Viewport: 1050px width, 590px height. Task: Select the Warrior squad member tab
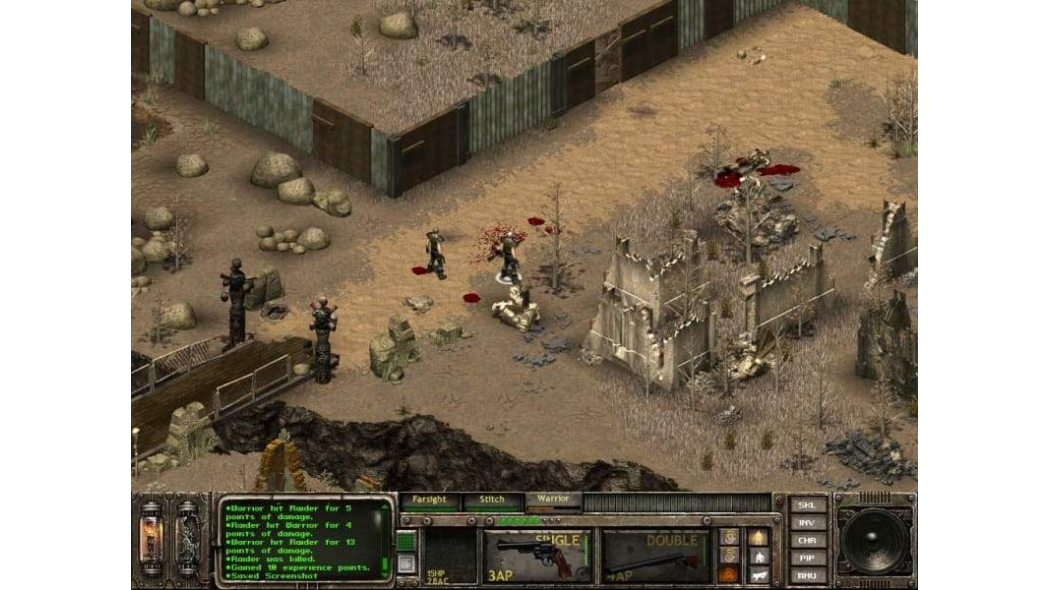click(x=553, y=499)
